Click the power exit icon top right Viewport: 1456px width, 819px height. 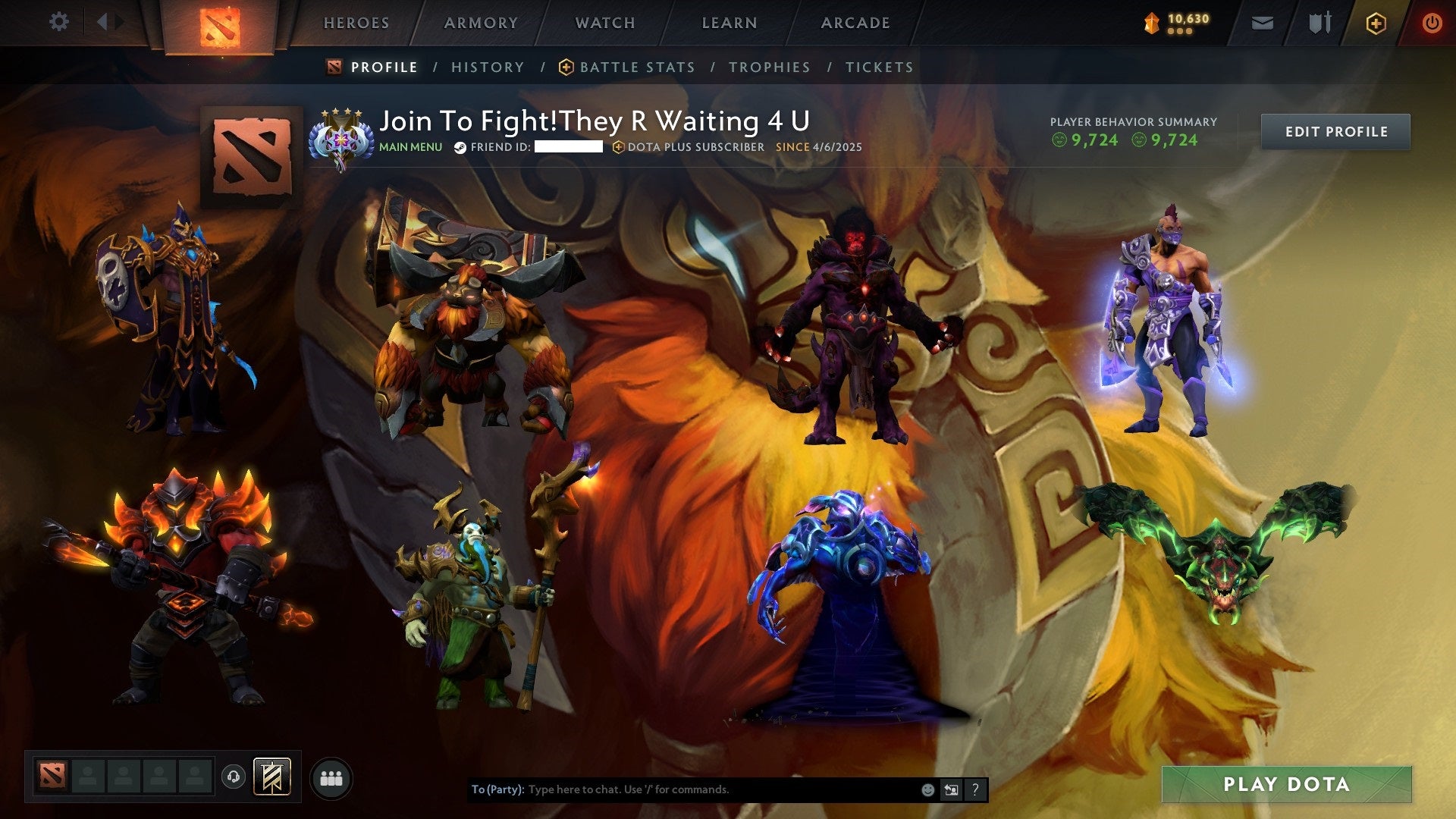click(1433, 23)
